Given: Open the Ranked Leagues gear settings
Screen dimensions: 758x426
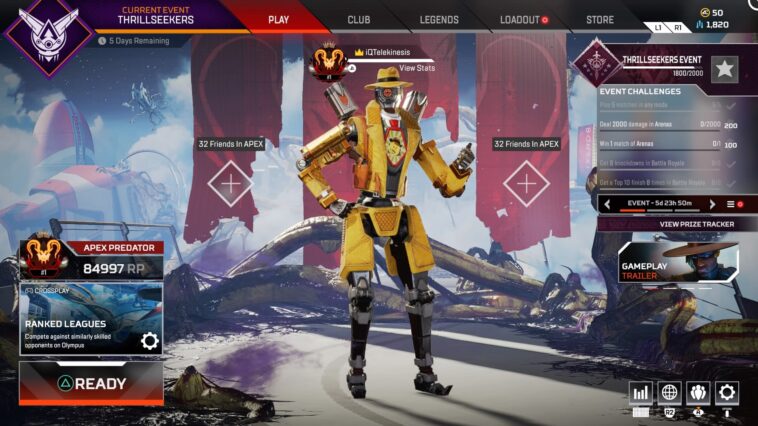Looking at the screenshot, I should pos(150,341).
